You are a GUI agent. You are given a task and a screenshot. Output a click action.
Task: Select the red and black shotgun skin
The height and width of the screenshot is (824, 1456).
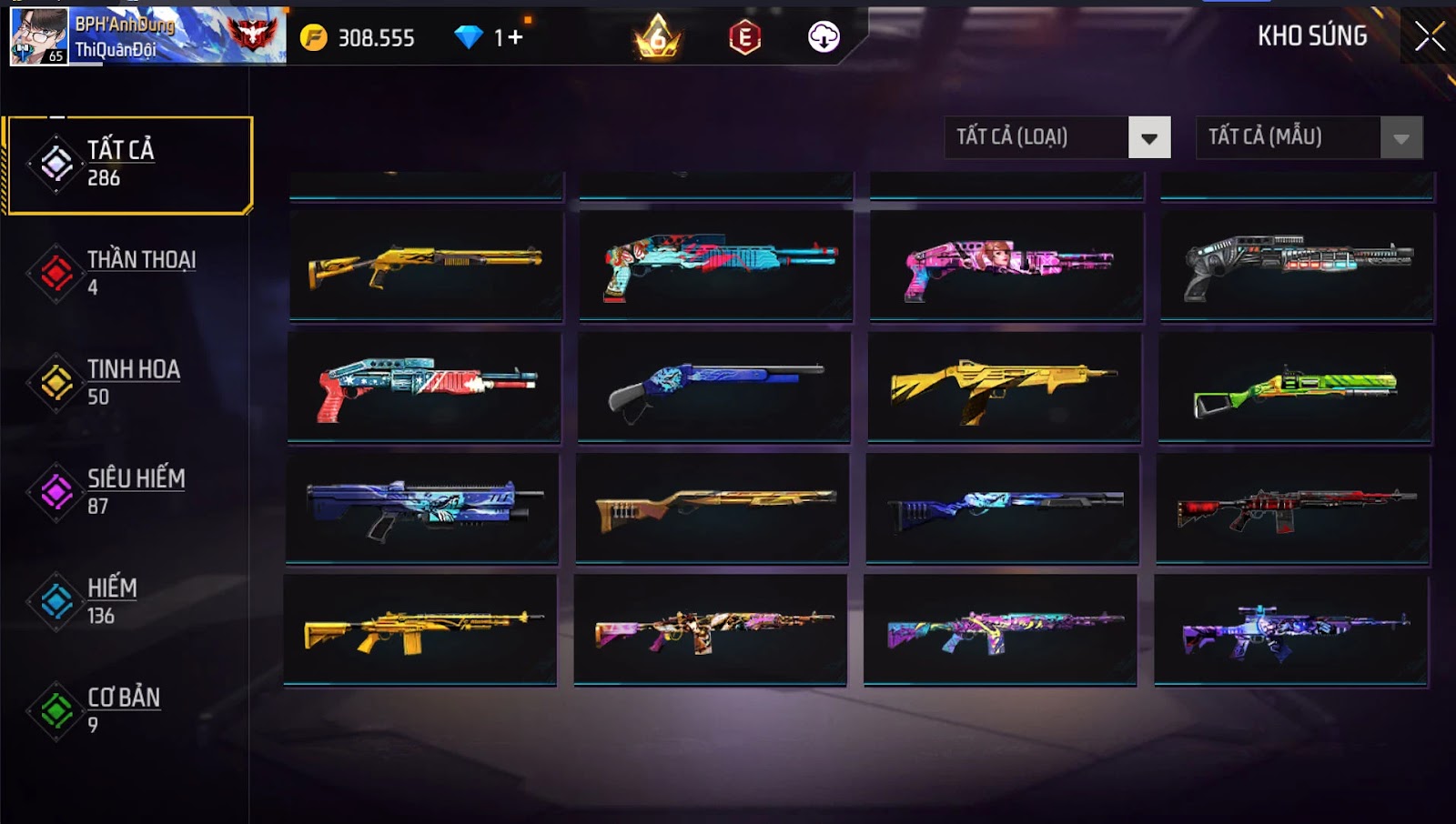1293,509
